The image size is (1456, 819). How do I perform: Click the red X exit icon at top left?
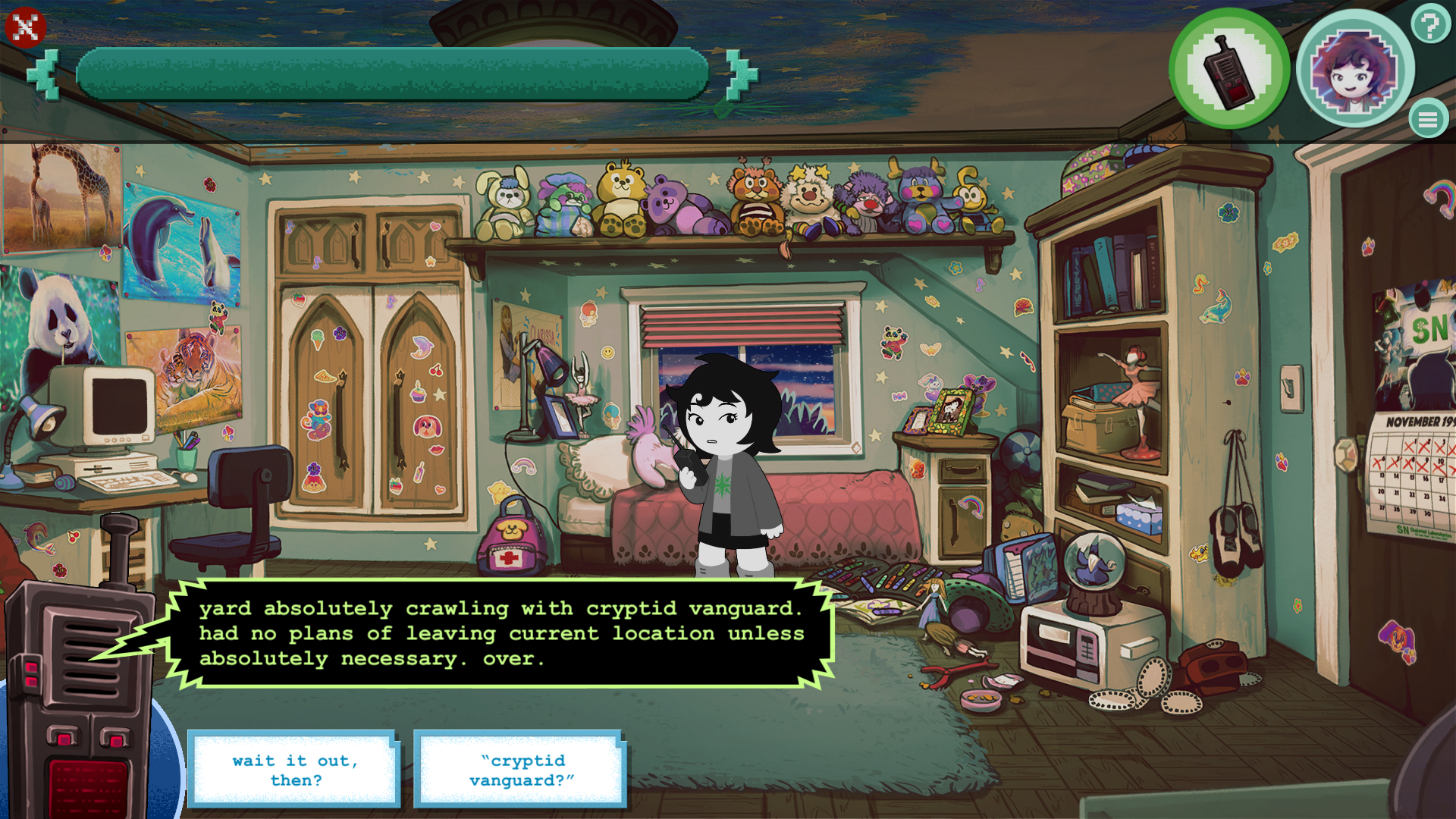coord(24,27)
